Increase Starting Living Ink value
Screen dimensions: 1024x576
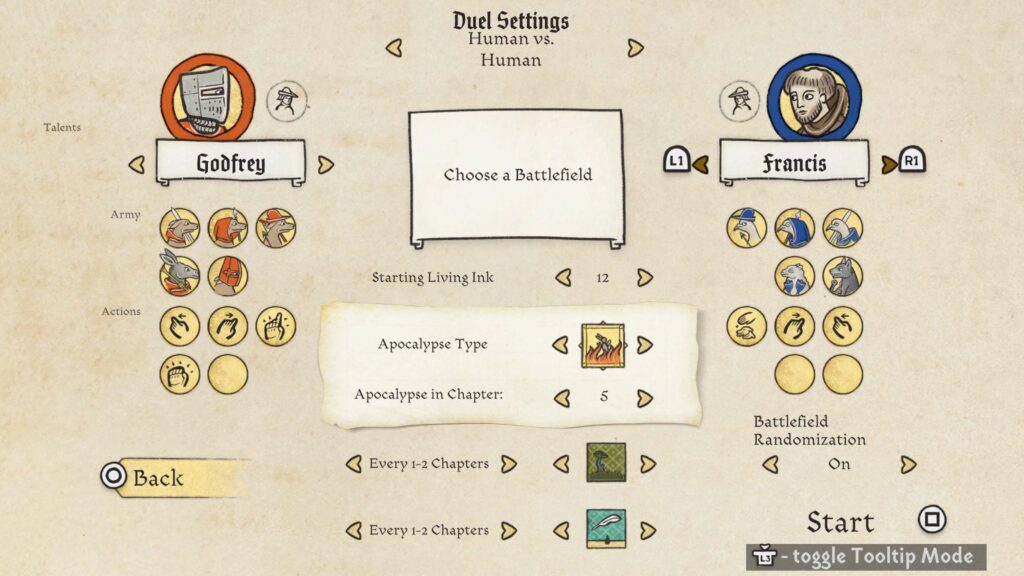(645, 277)
